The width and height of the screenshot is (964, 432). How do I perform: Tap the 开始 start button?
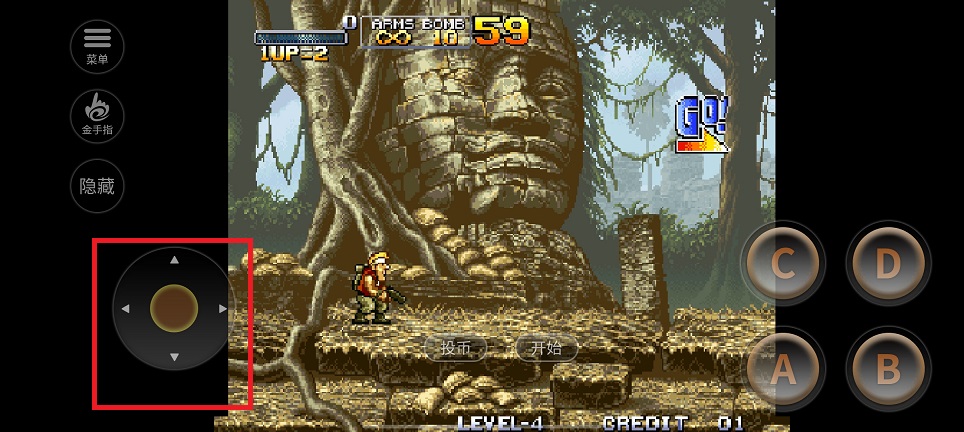546,348
